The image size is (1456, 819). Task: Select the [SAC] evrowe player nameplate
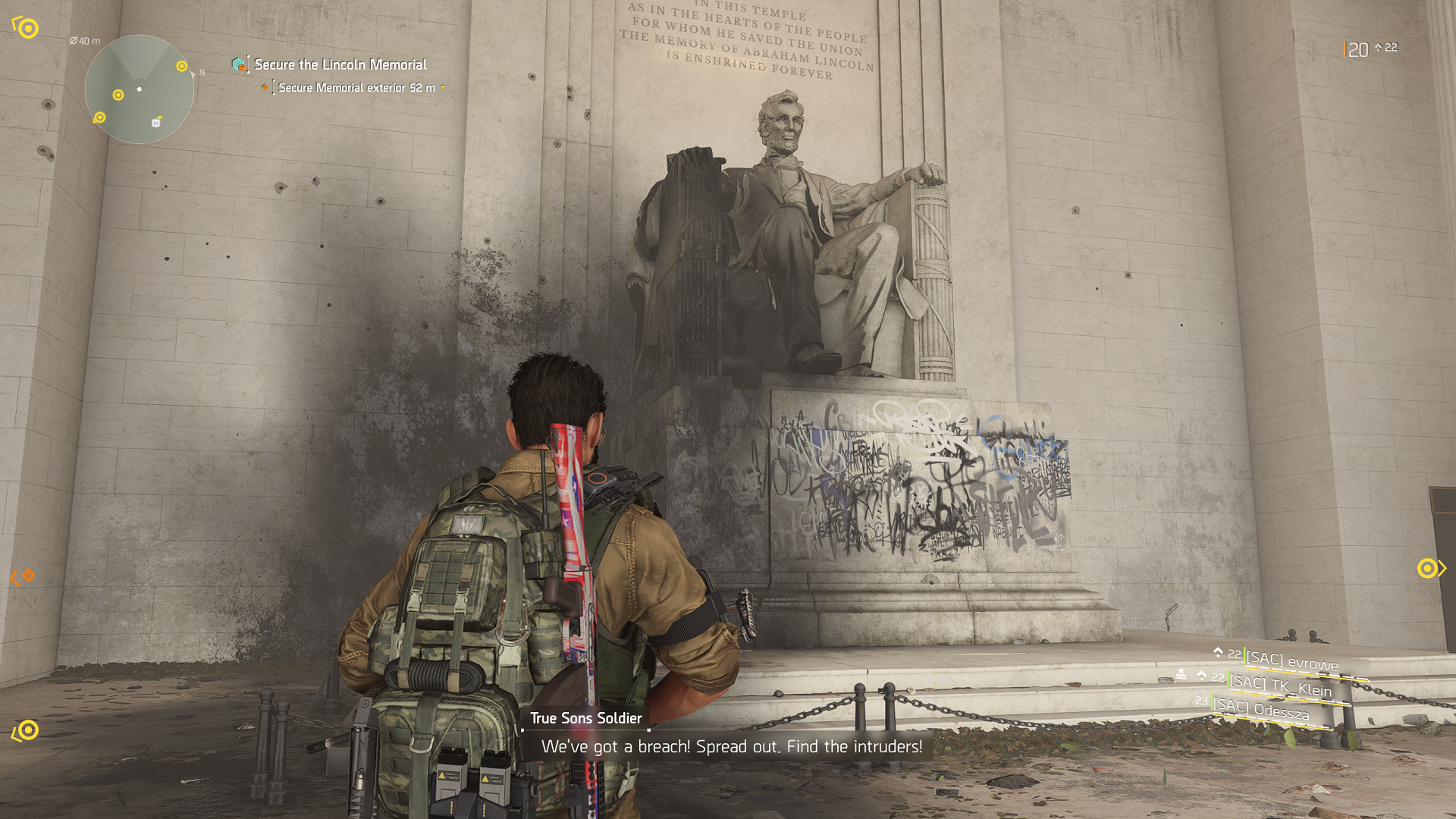[x=1291, y=661]
